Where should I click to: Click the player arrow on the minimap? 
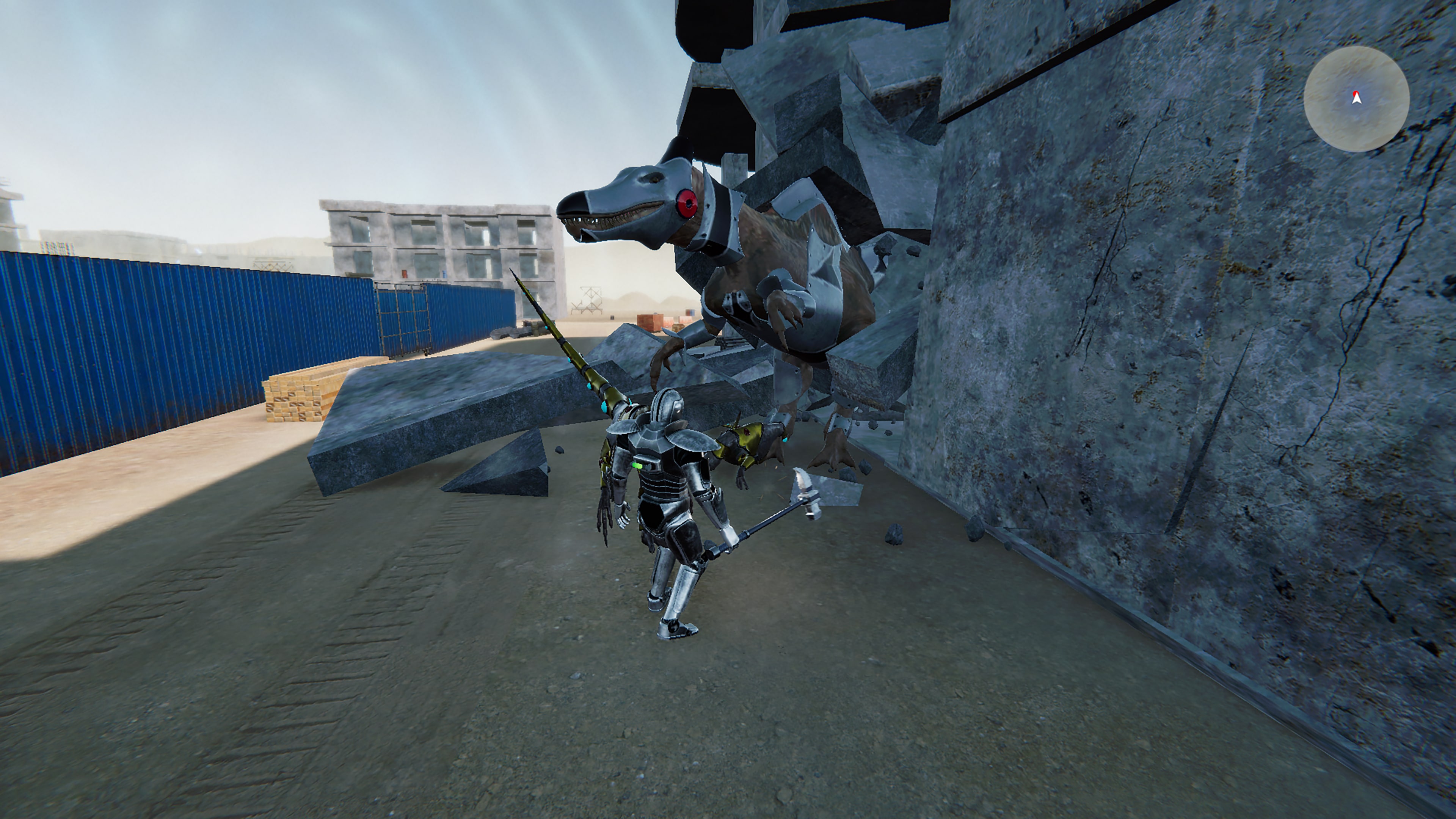[1357, 100]
